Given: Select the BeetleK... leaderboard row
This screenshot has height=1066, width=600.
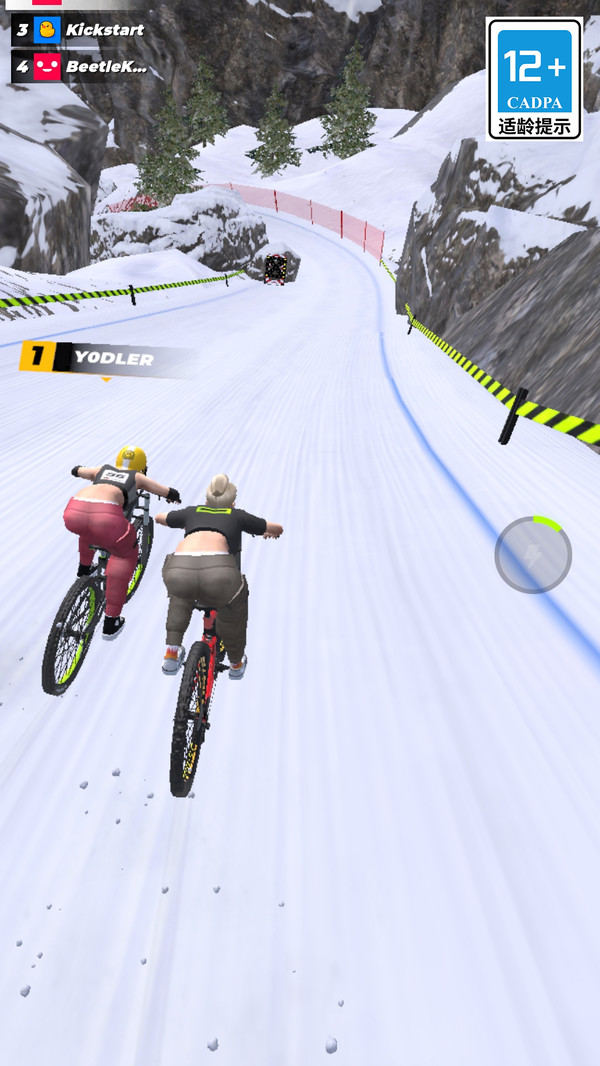Looking at the screenshot, I should point(82,67).
